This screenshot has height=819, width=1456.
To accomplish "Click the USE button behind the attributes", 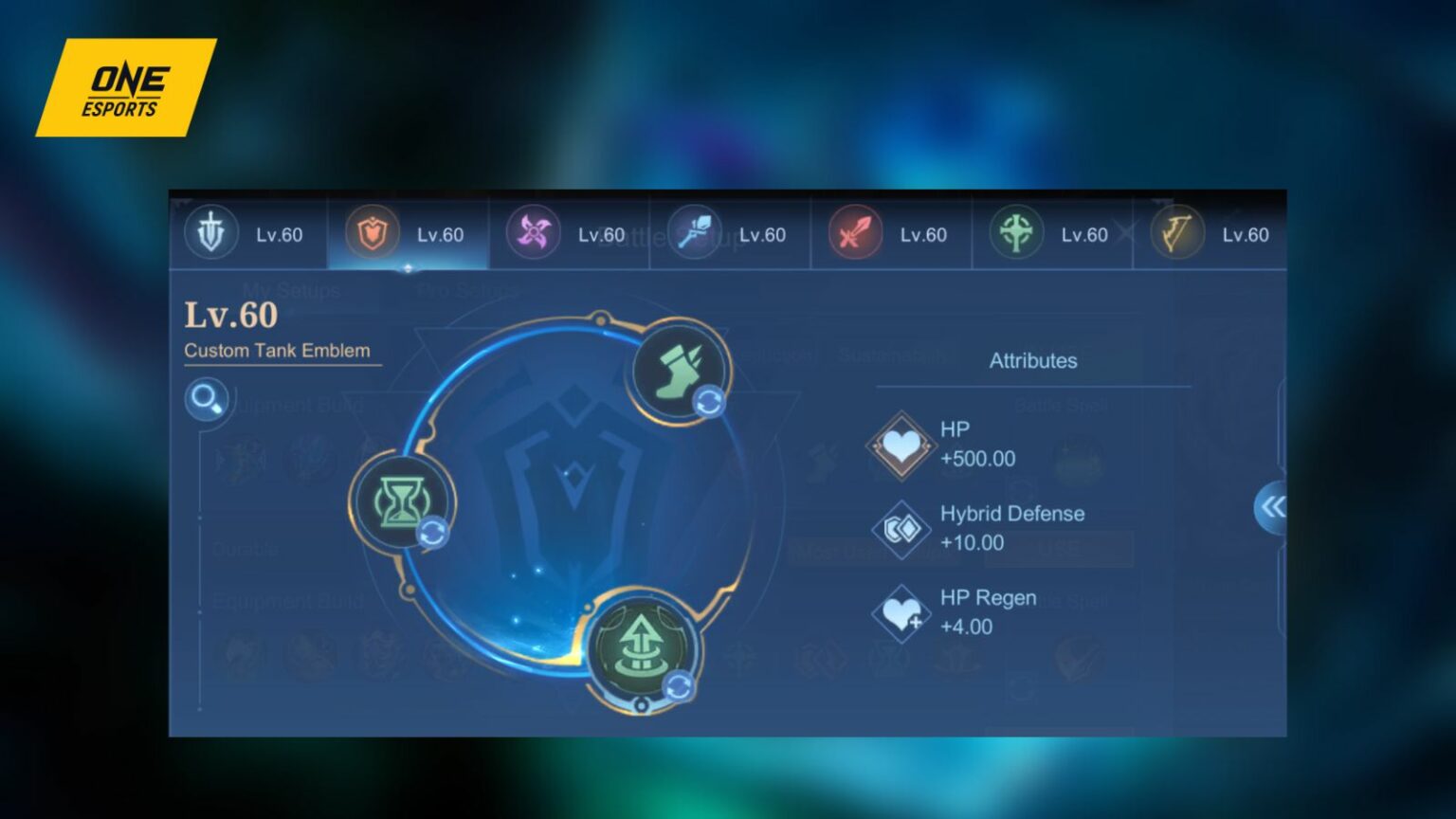I will coord(1059,550).
